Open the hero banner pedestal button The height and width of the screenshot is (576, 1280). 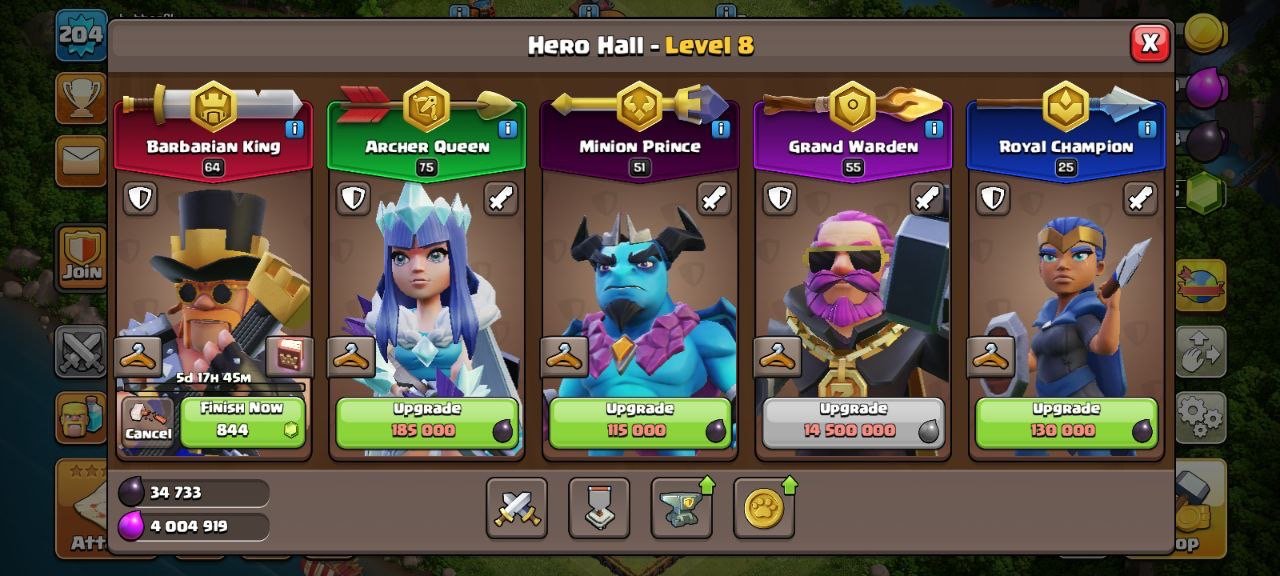tap(599, 508)
